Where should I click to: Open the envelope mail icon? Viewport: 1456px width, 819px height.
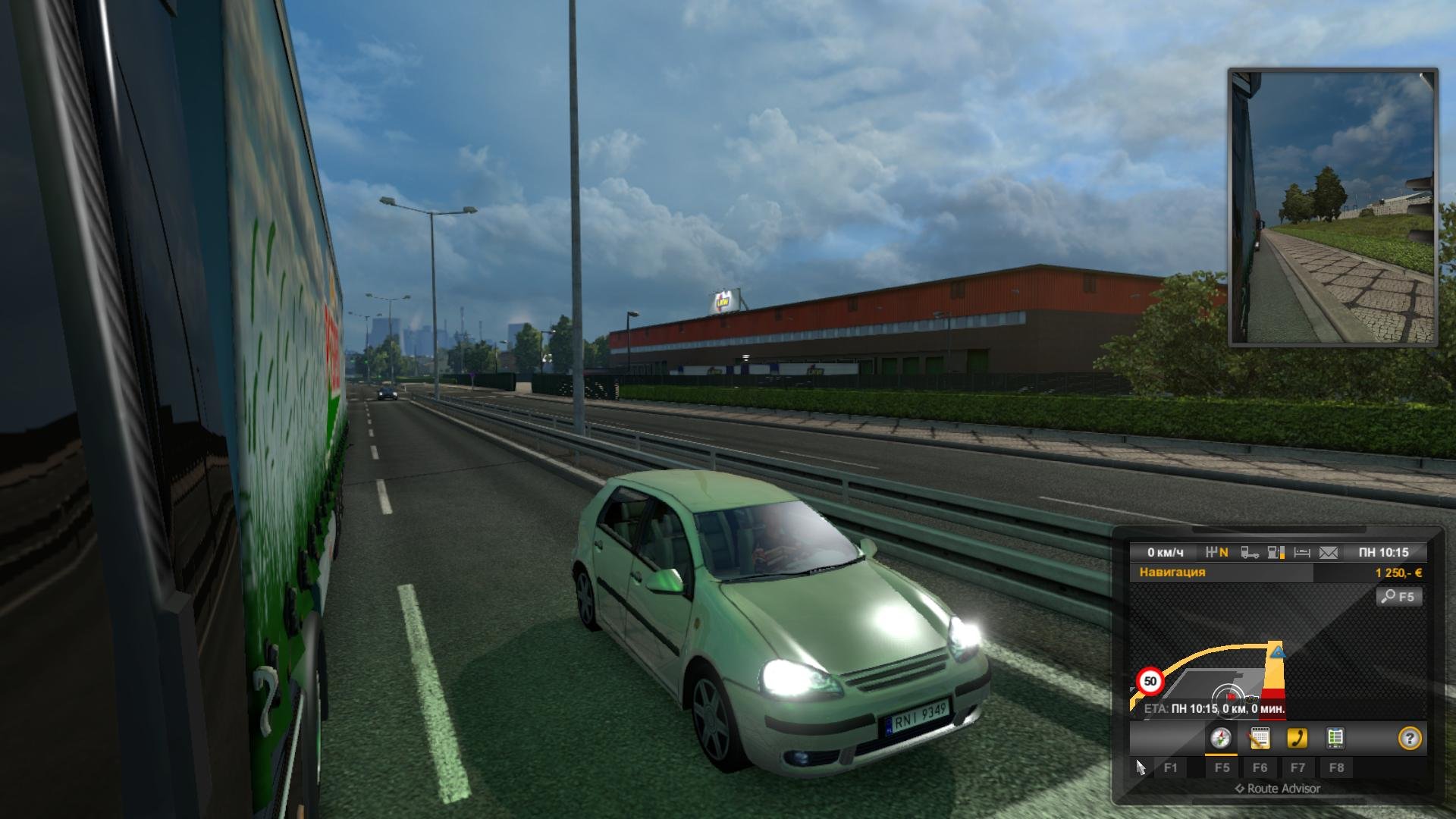(1329, 553)
